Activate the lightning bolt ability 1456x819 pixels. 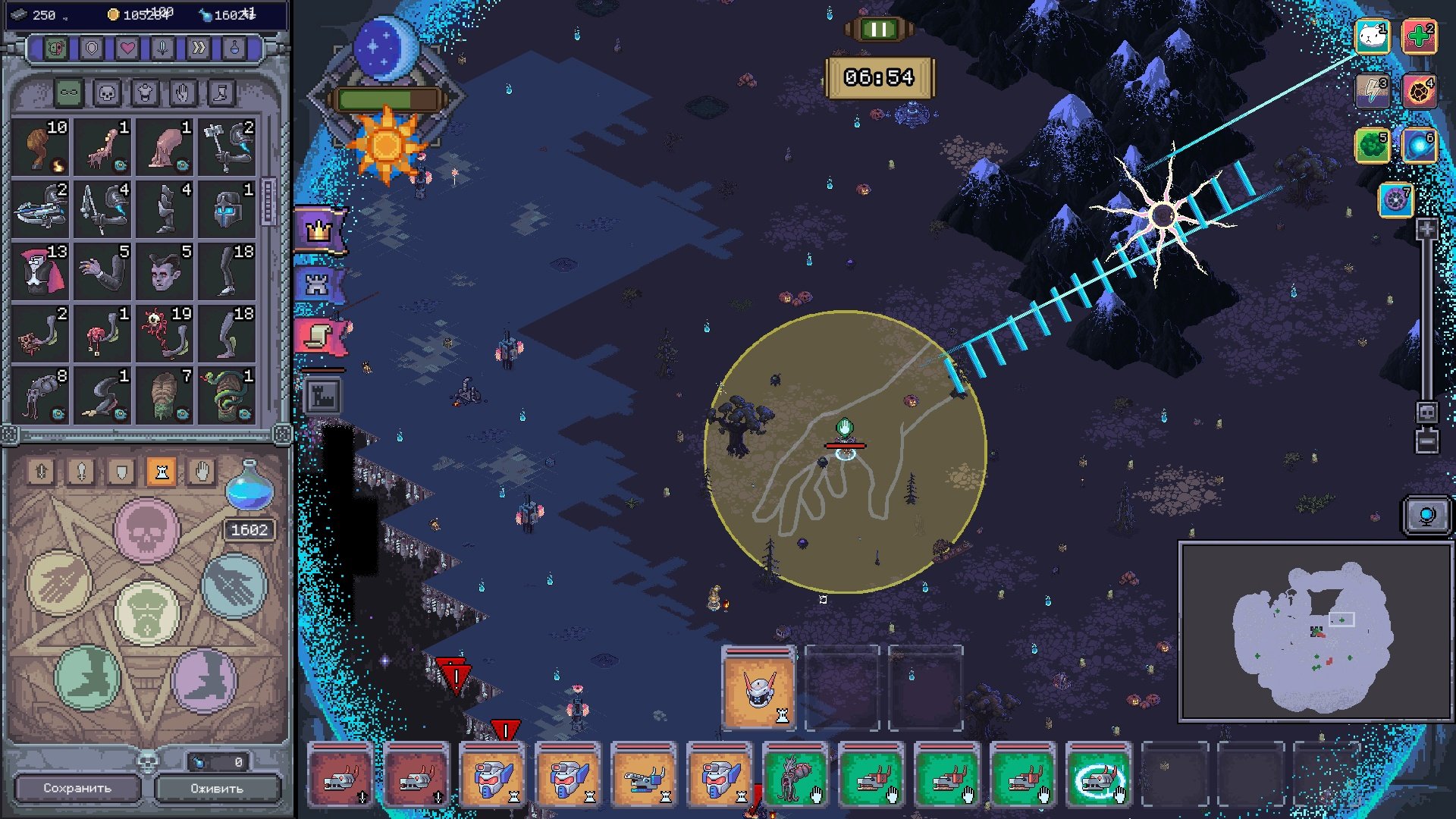(x=1372, y=91)
